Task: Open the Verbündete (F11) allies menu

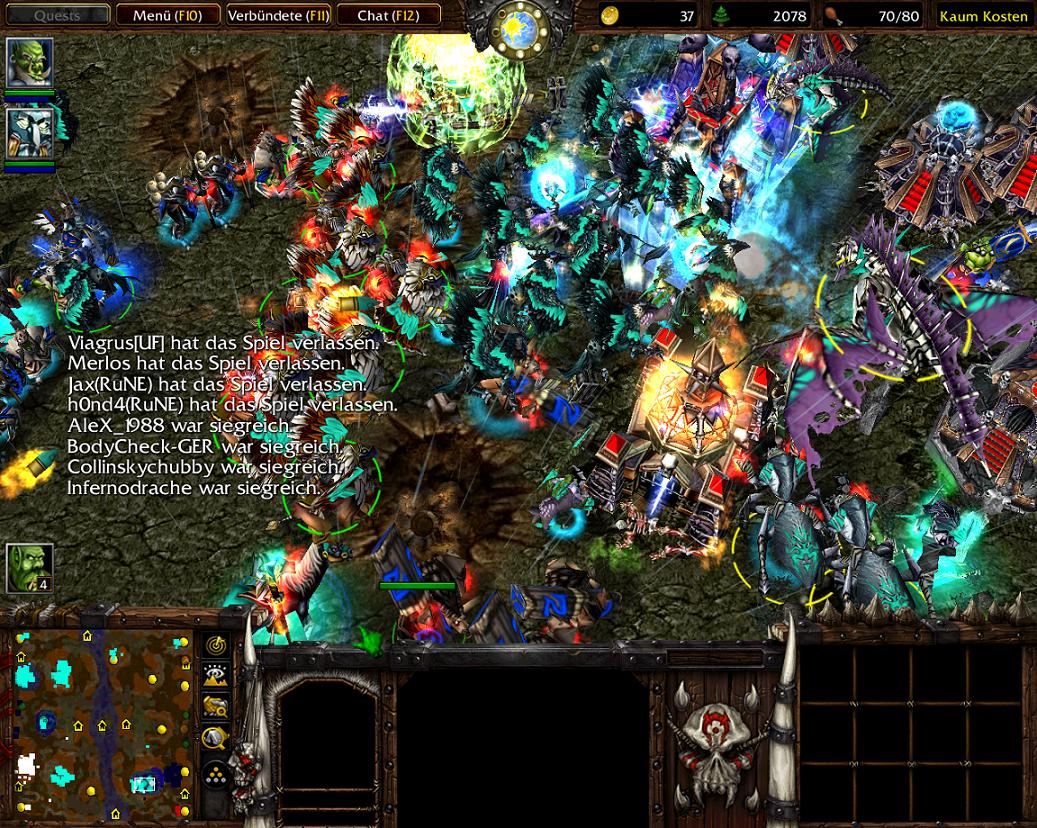Action: tap(277, 16)
